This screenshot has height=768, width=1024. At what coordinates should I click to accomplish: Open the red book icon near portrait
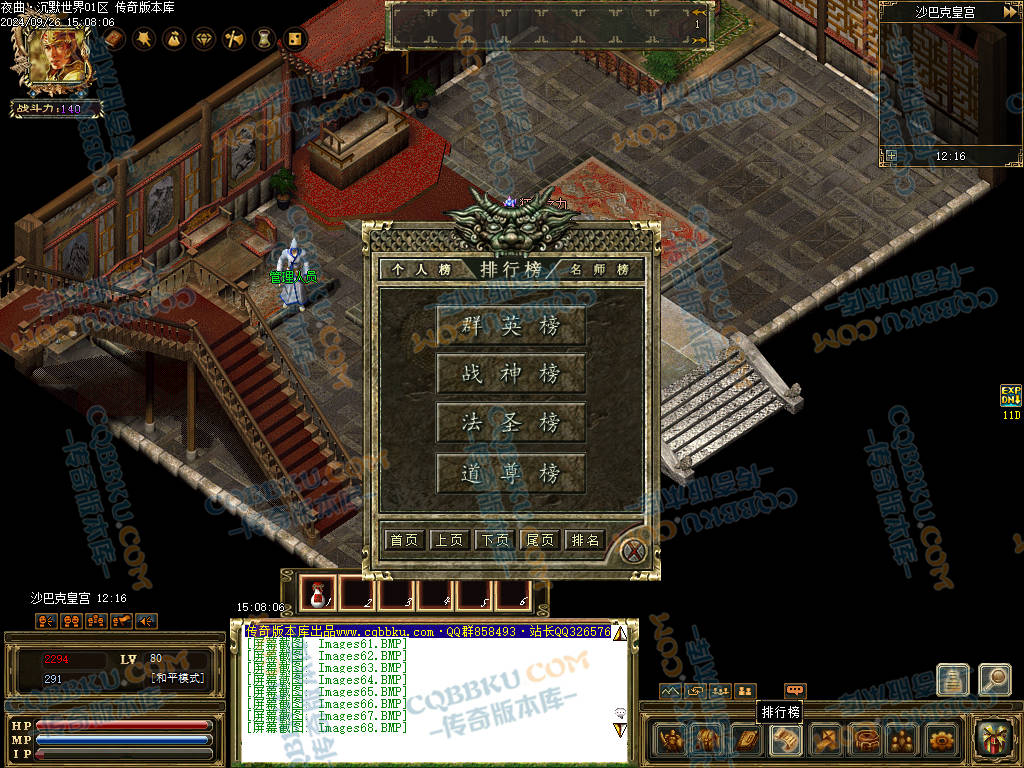point(114,39)
